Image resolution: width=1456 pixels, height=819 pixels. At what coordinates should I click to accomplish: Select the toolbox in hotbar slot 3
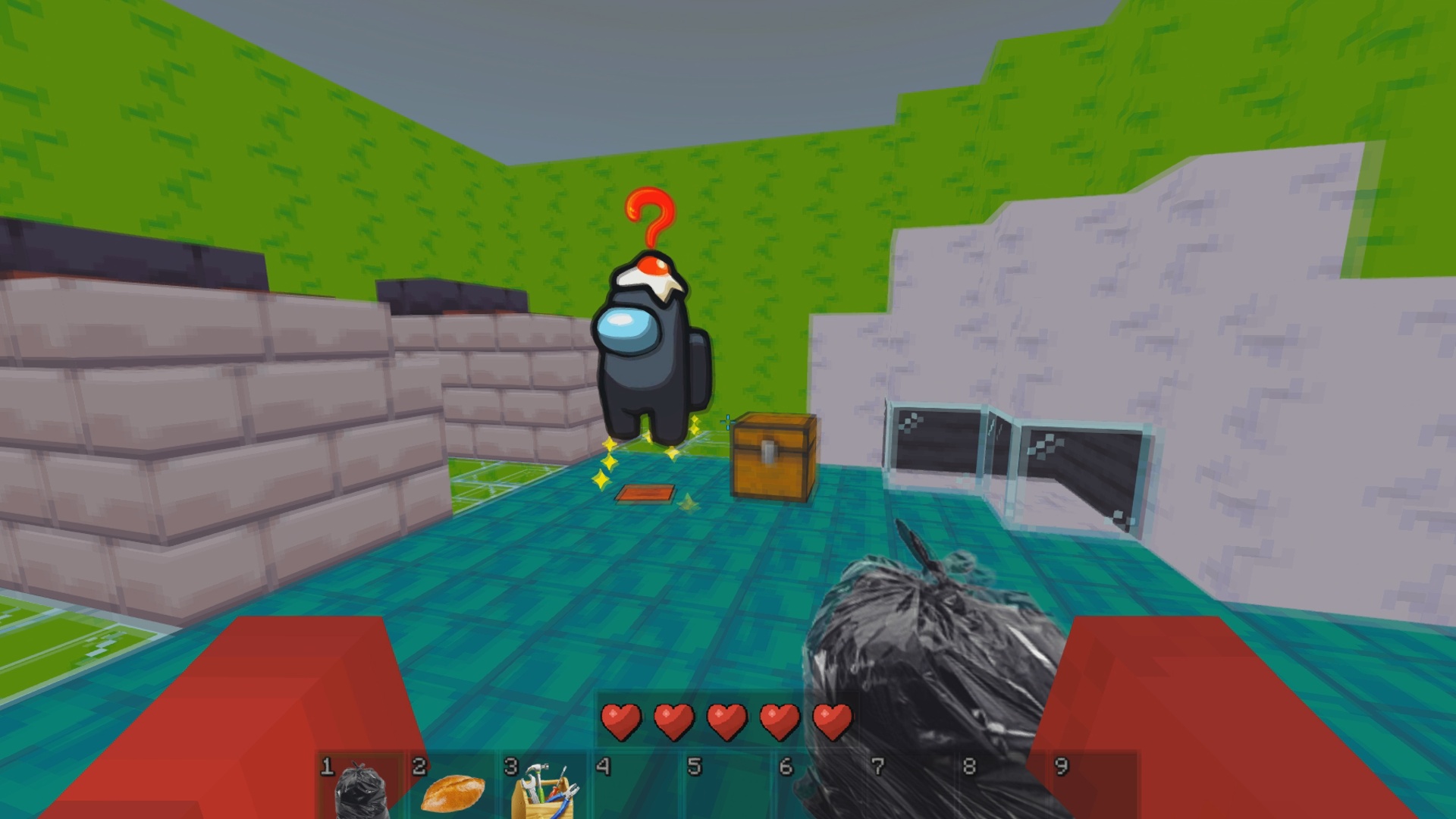pyautogui.click(x=546, y=792)
